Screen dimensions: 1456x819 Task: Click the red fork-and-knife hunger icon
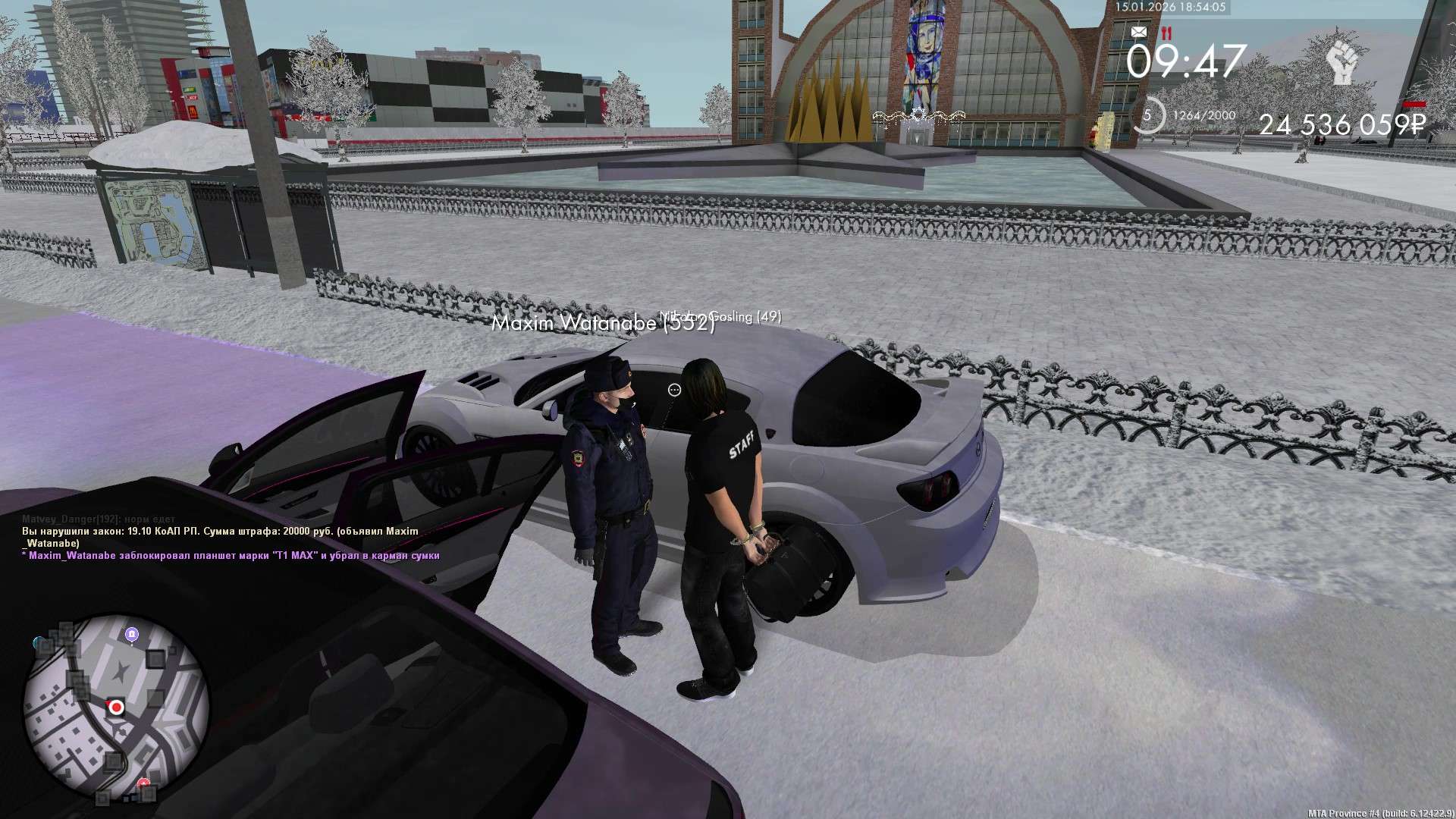click(1166, 33)
